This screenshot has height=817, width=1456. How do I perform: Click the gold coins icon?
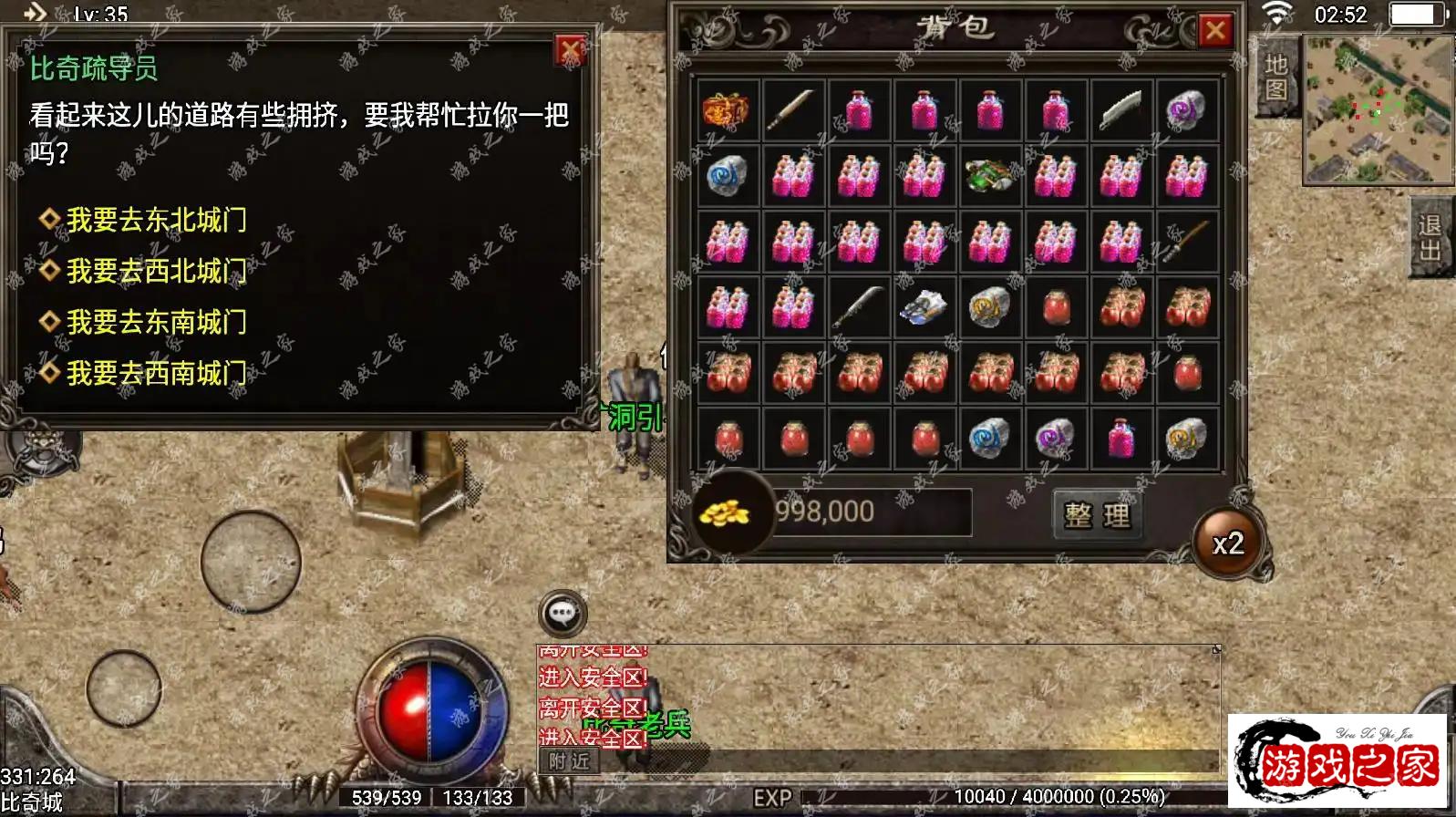coord(725,513)
